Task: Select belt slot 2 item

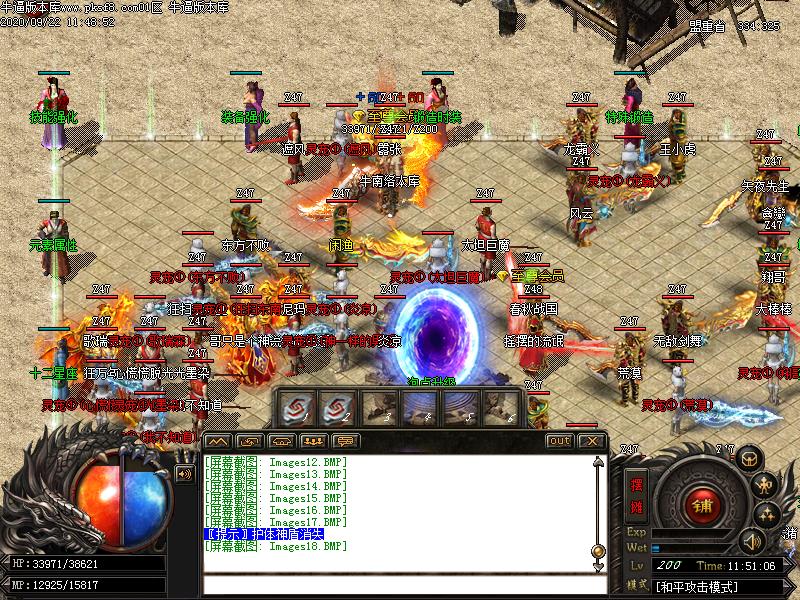Action: (335, 407)
